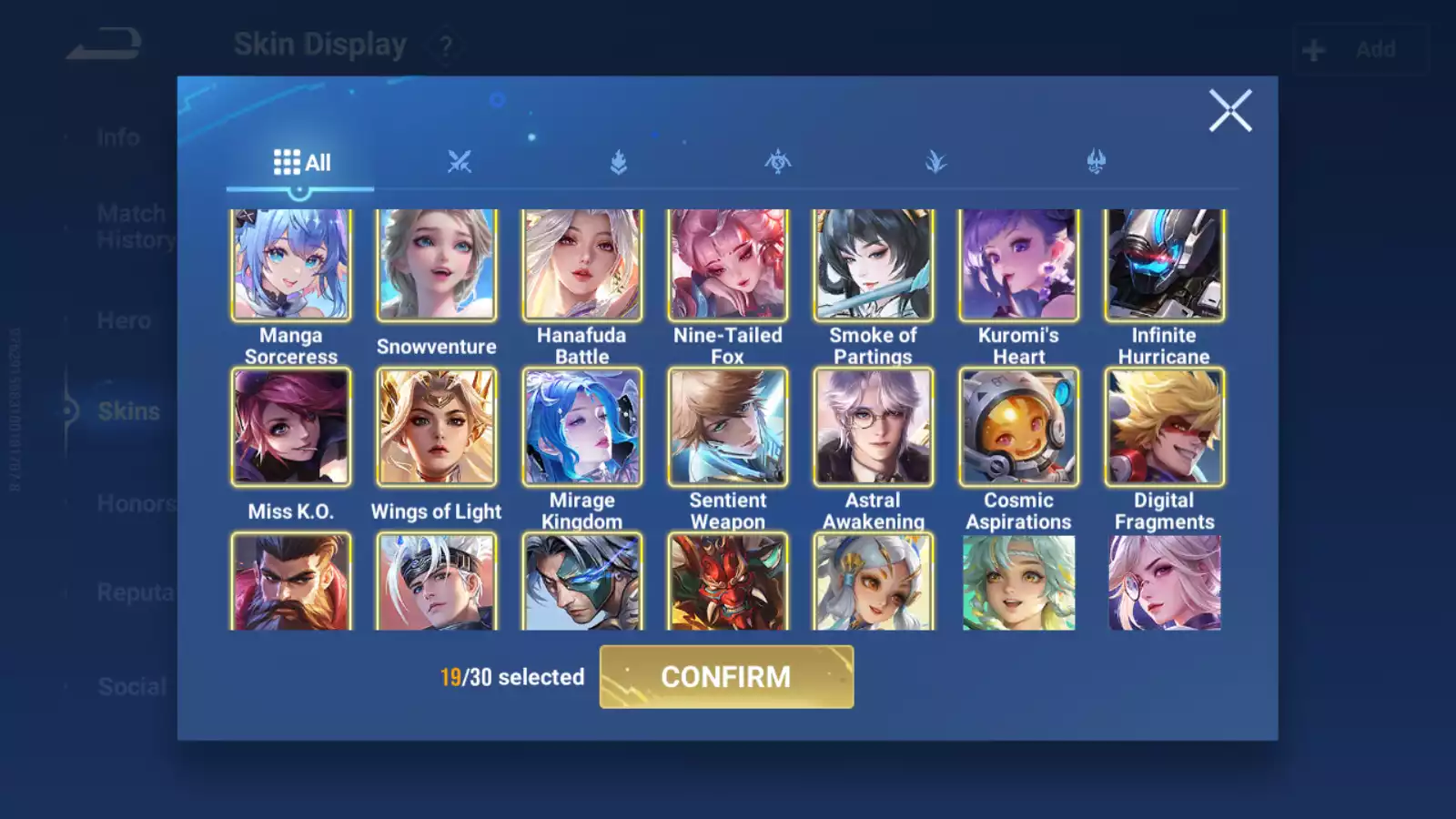
Task: Filter skins by the crossed swords tab
Action: [x=460, y=163]
